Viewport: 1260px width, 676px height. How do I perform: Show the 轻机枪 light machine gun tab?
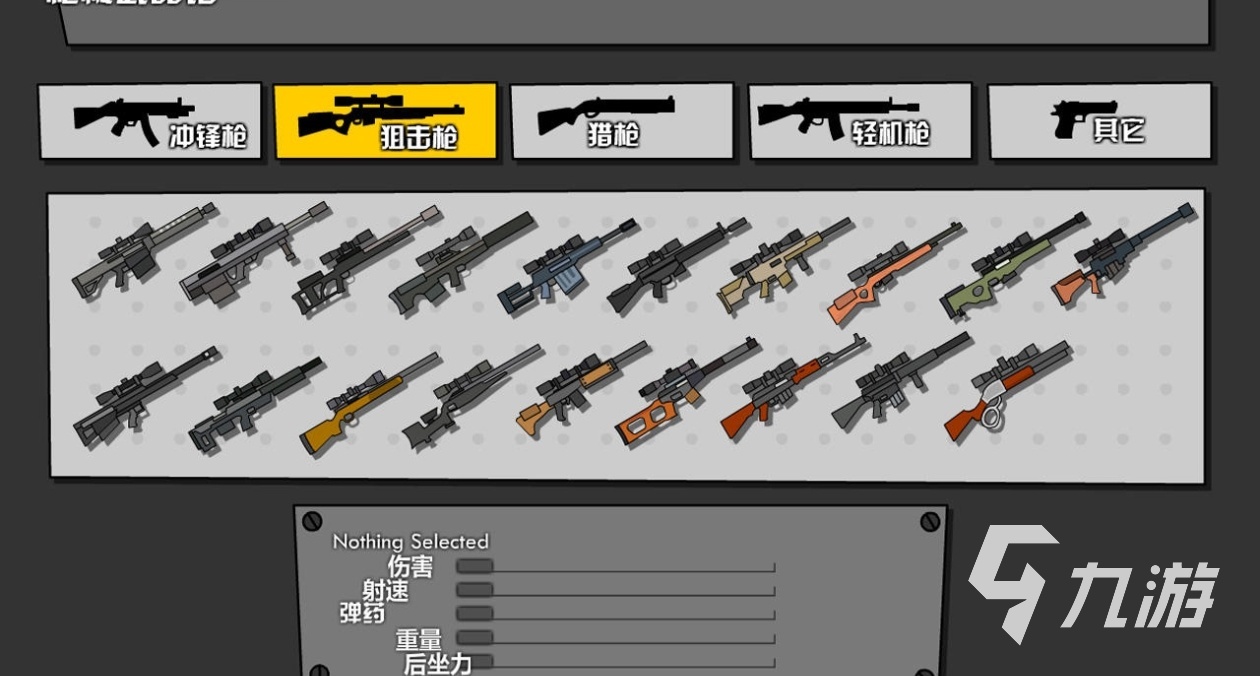[859, 121]
